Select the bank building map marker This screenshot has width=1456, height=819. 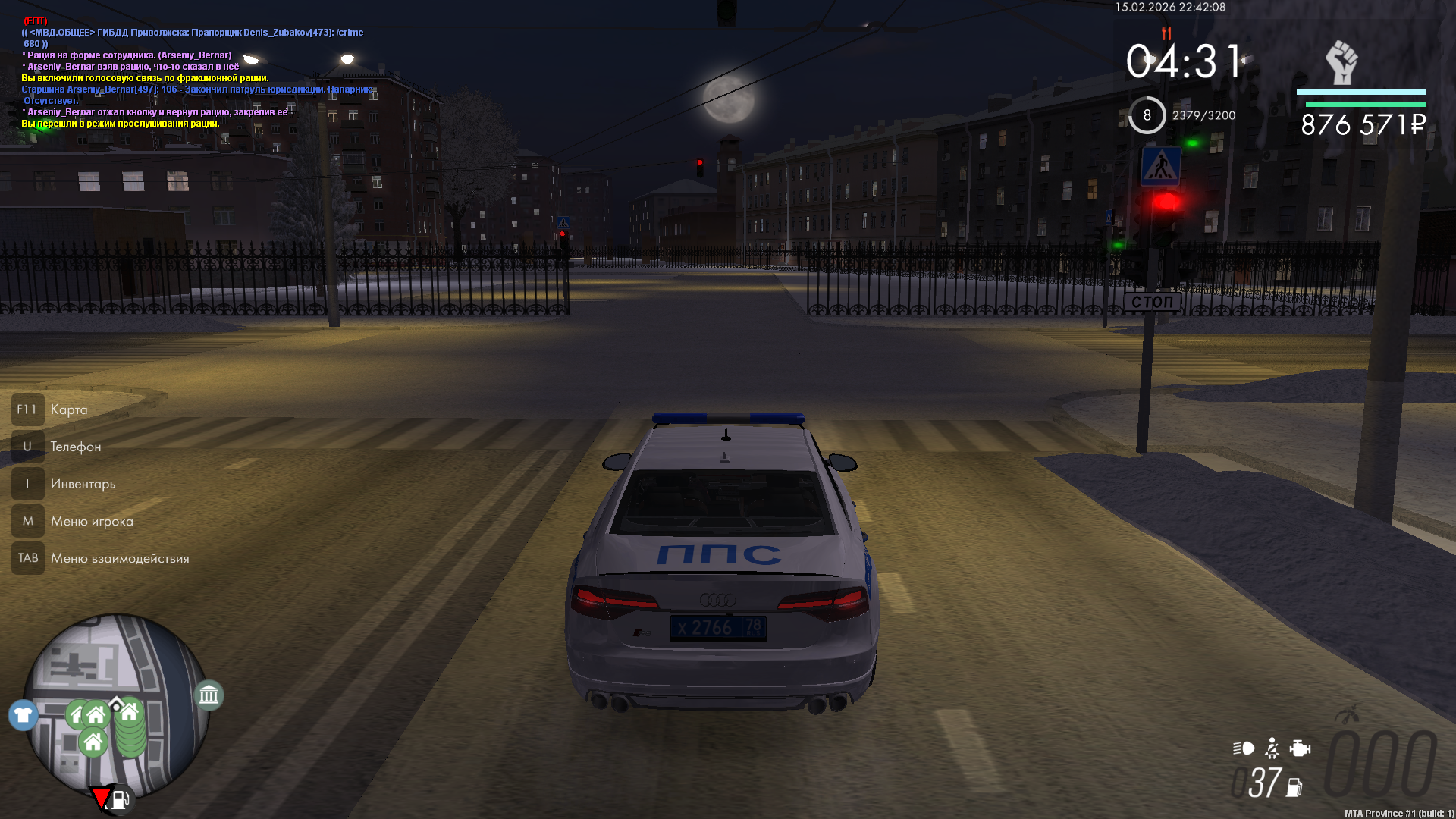tap(209, 695)
